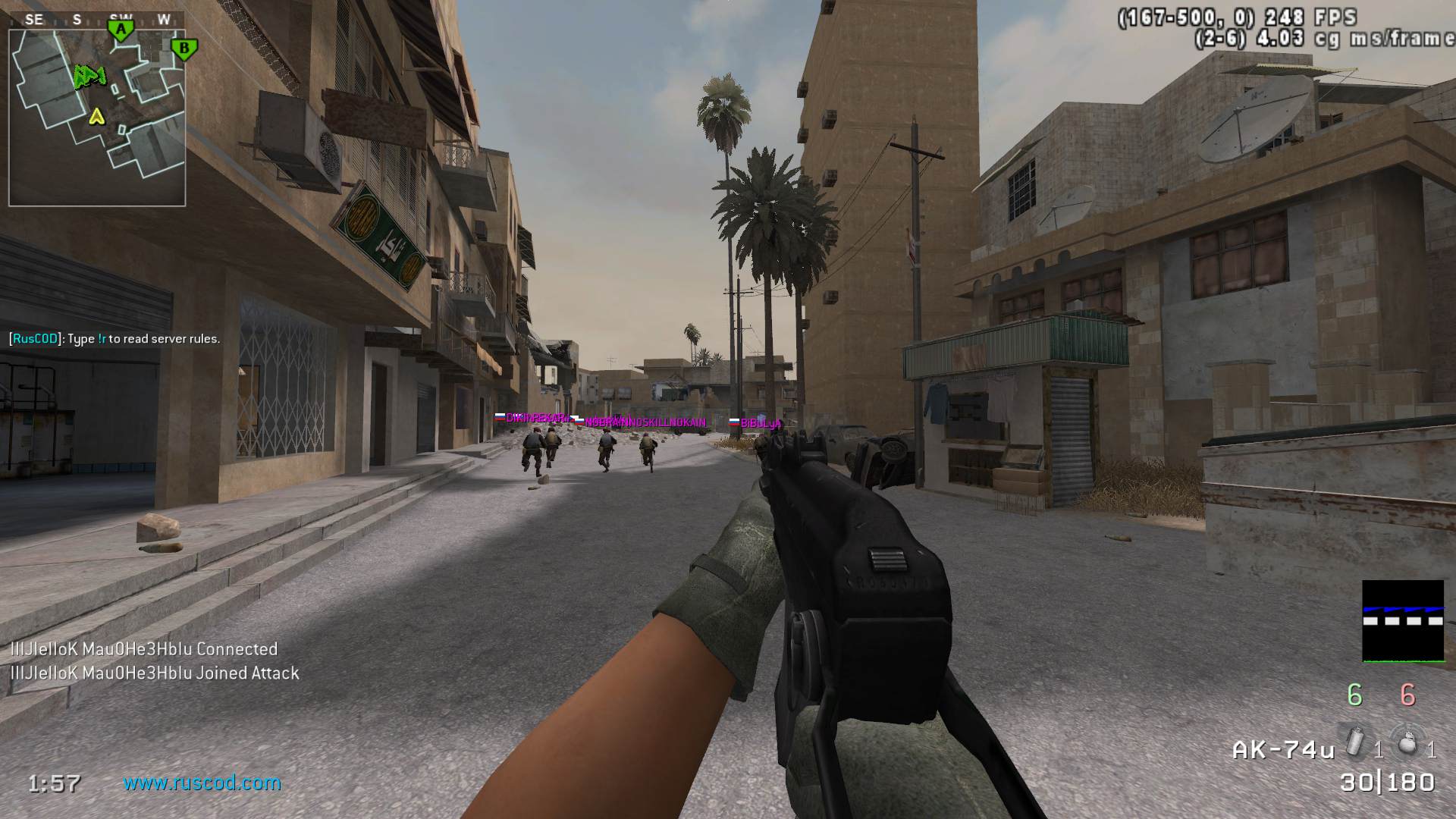1456x819 pixels.
Task: Click the yellow player arrow on minimap
Action: 96,116
